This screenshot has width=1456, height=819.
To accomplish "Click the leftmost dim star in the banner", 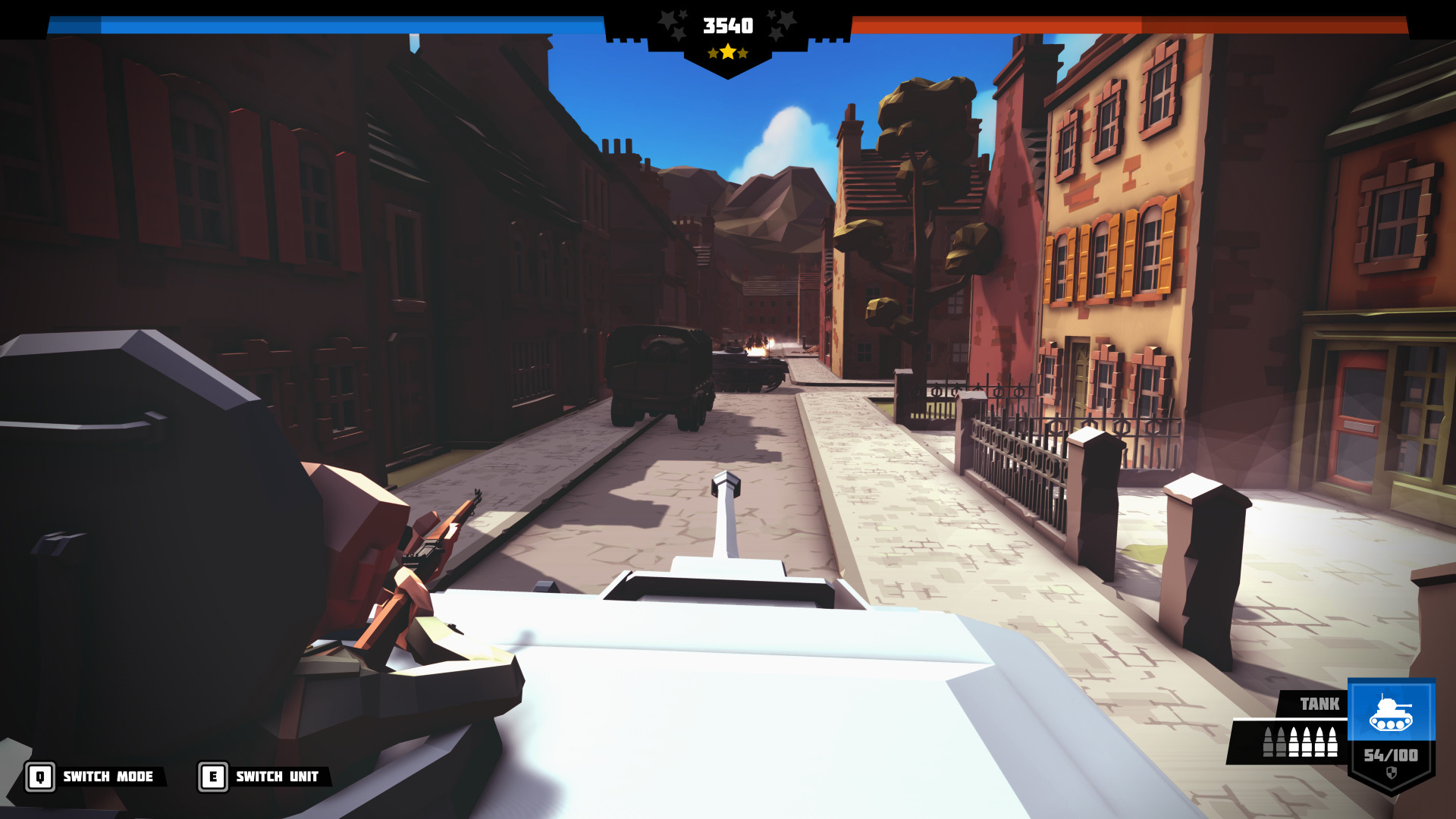I will coord(667,20).
